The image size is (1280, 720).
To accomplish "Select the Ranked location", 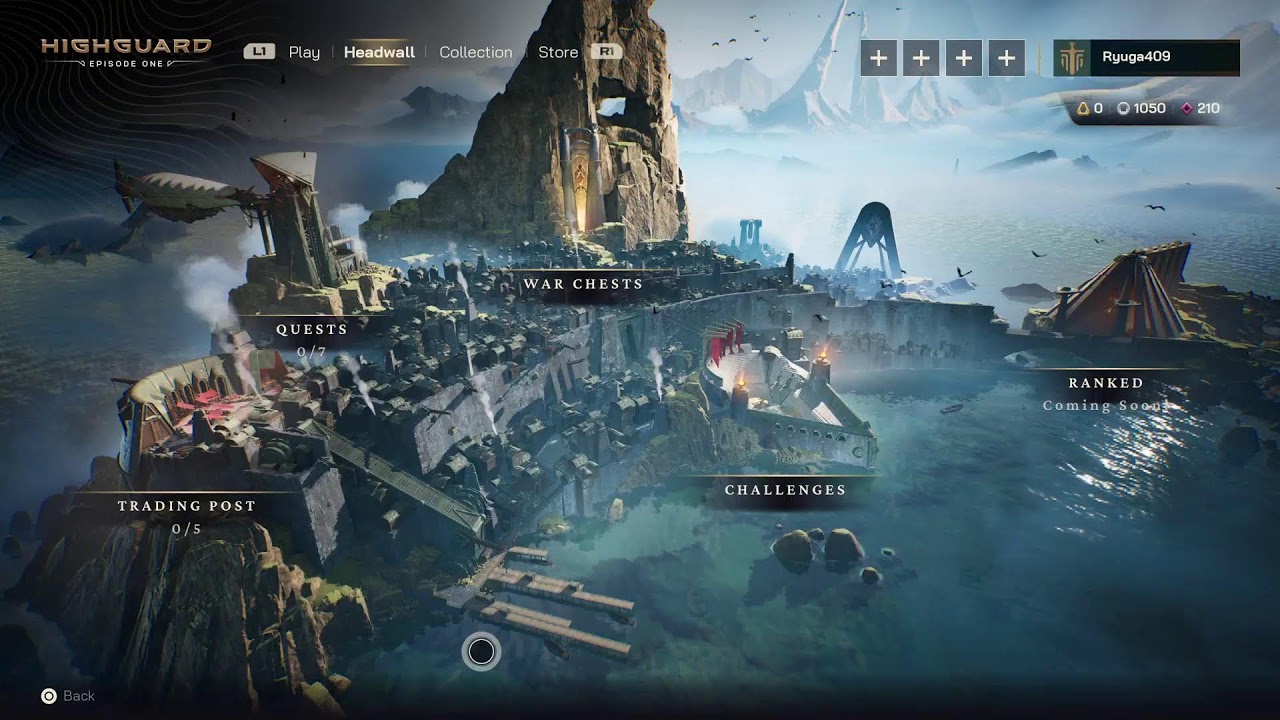I will click(1105, 383).
